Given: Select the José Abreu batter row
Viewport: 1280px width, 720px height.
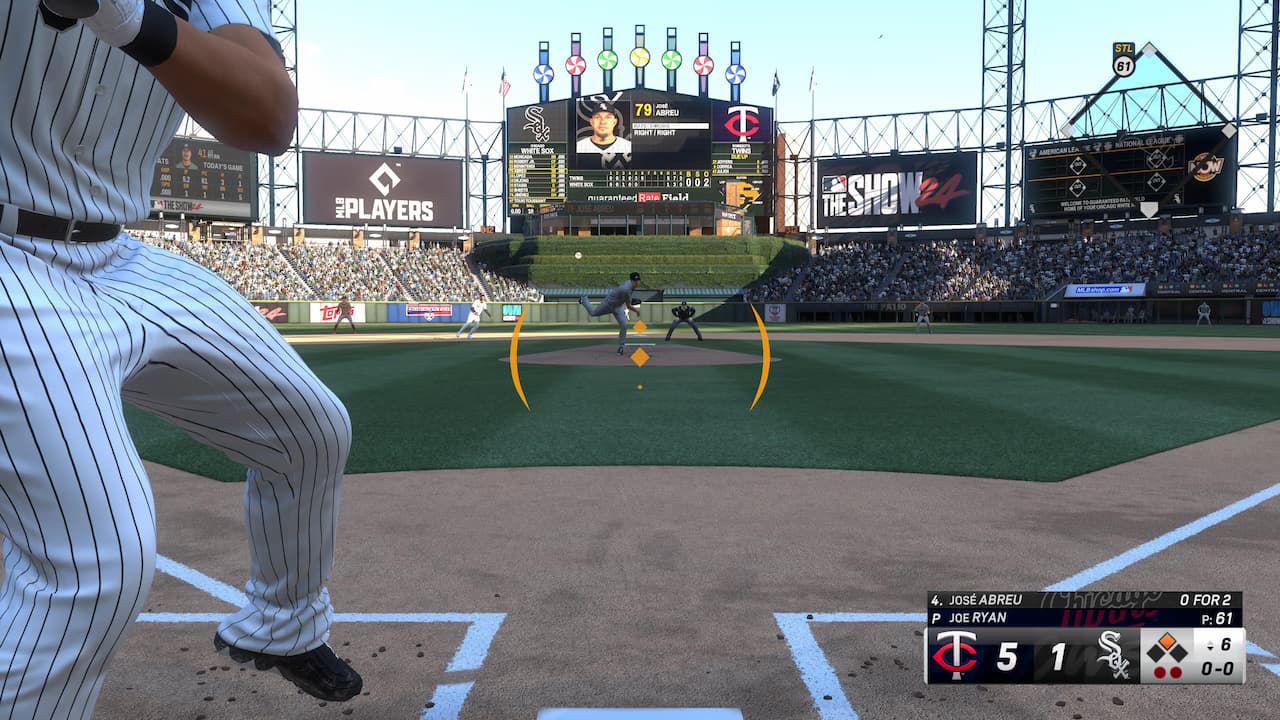Looking at the screenshot, I should (1084, 600).
